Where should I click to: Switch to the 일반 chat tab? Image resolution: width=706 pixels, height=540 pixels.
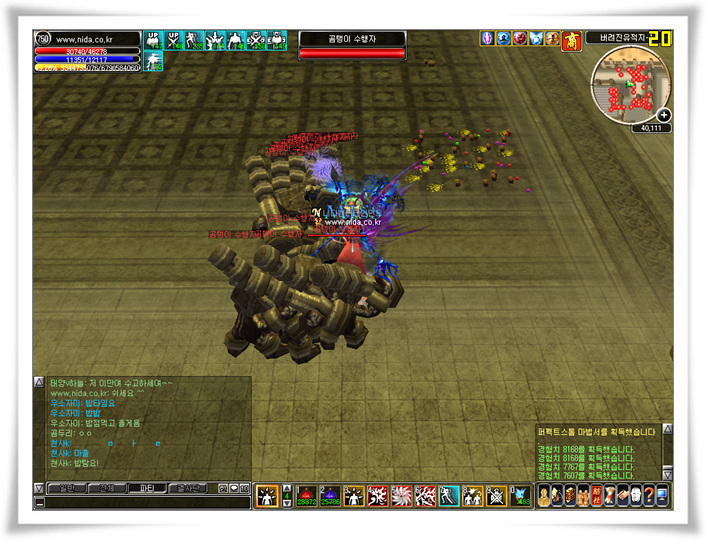click(65, 488)
